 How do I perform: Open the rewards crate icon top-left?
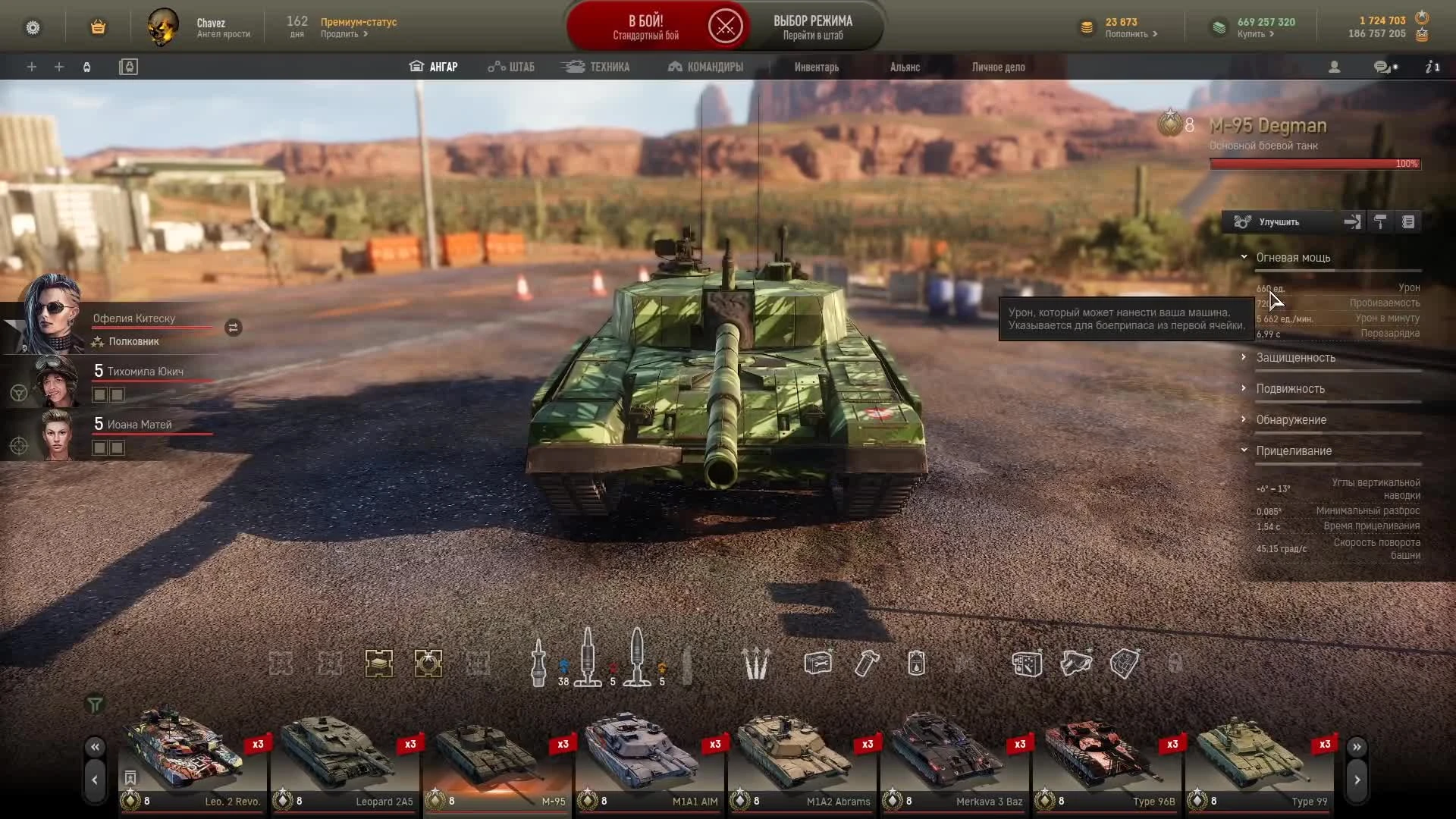pyautogui.click(x=98, y=27)
